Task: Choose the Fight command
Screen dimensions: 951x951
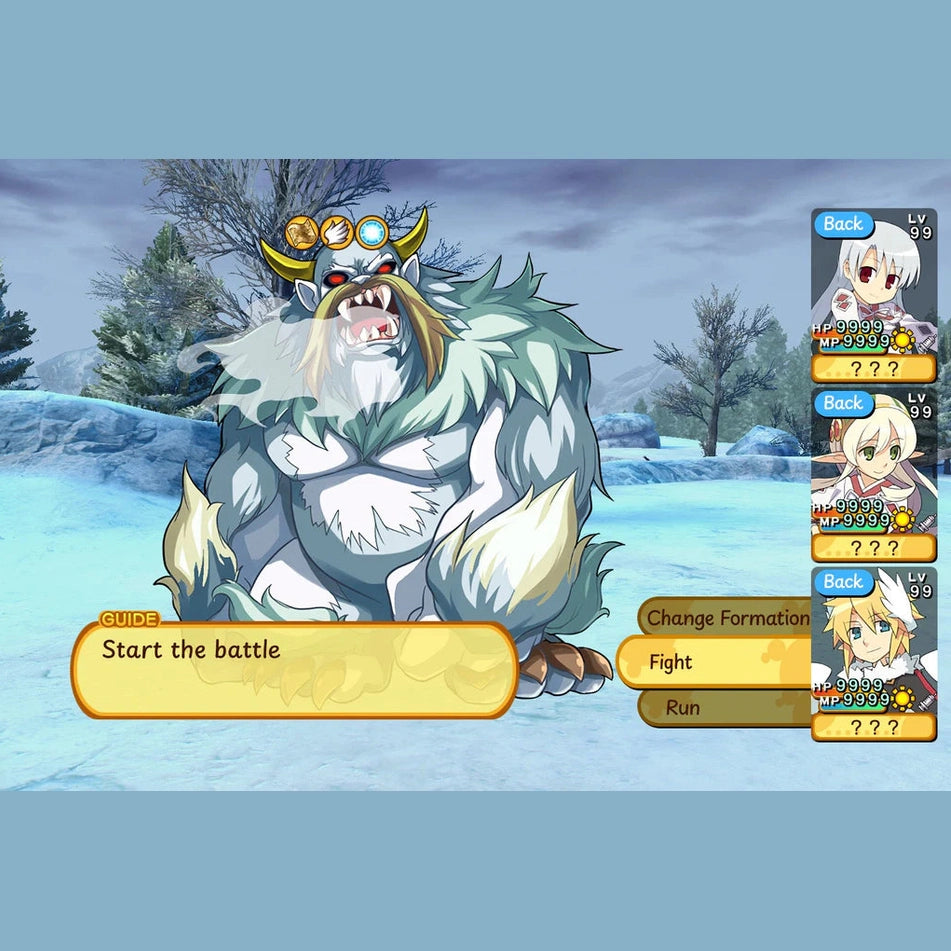Action: coord(712,662)
